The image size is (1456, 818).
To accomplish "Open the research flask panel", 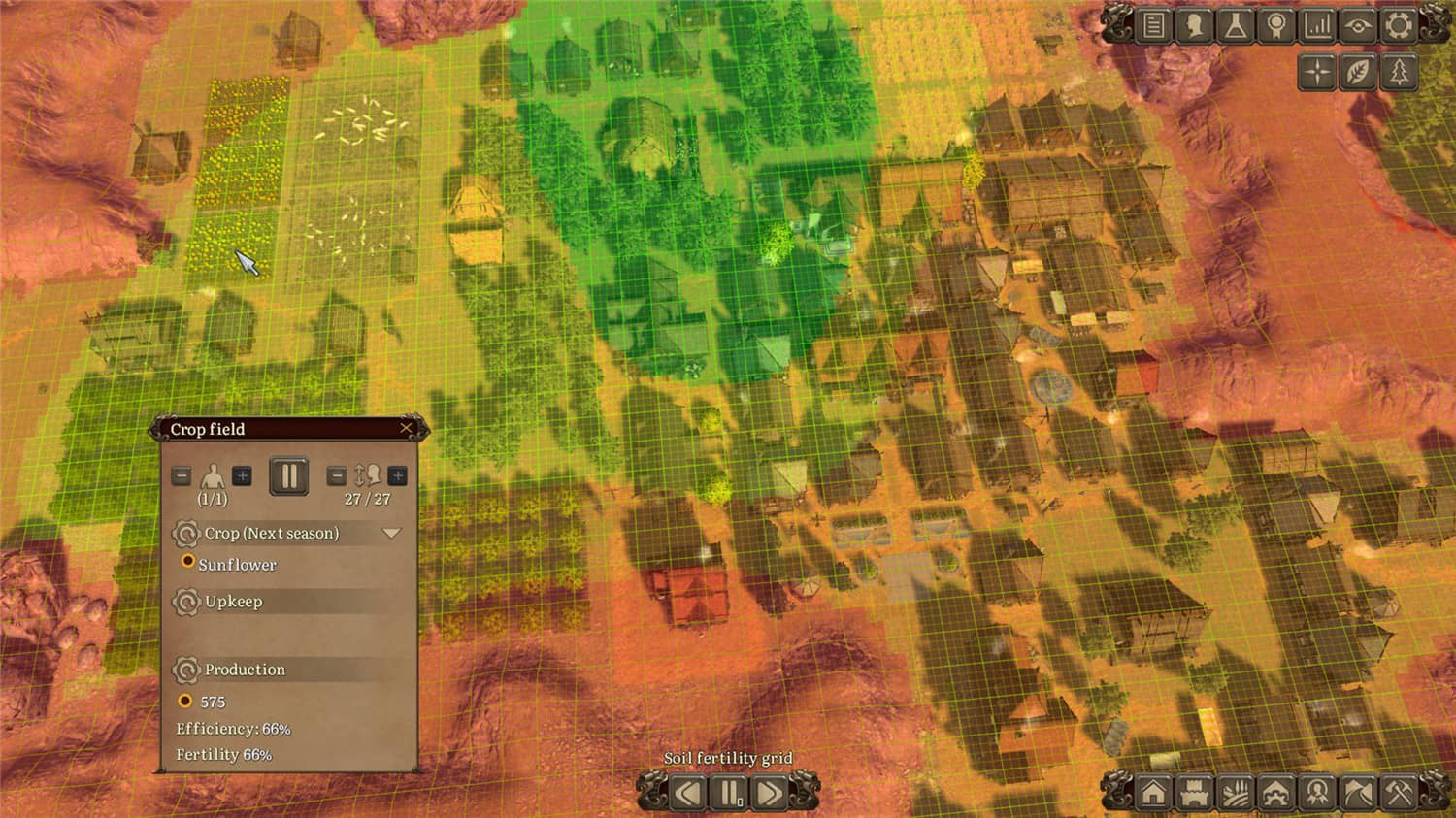I will (x=1233, y=26).
